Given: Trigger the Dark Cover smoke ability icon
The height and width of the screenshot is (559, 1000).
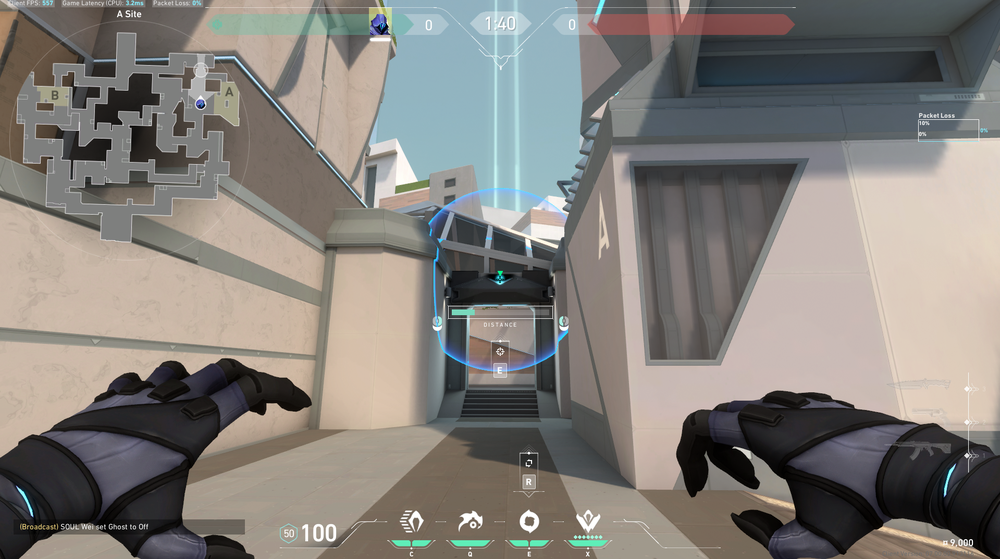Looking at the screenshot, I should tap(528, 521).
